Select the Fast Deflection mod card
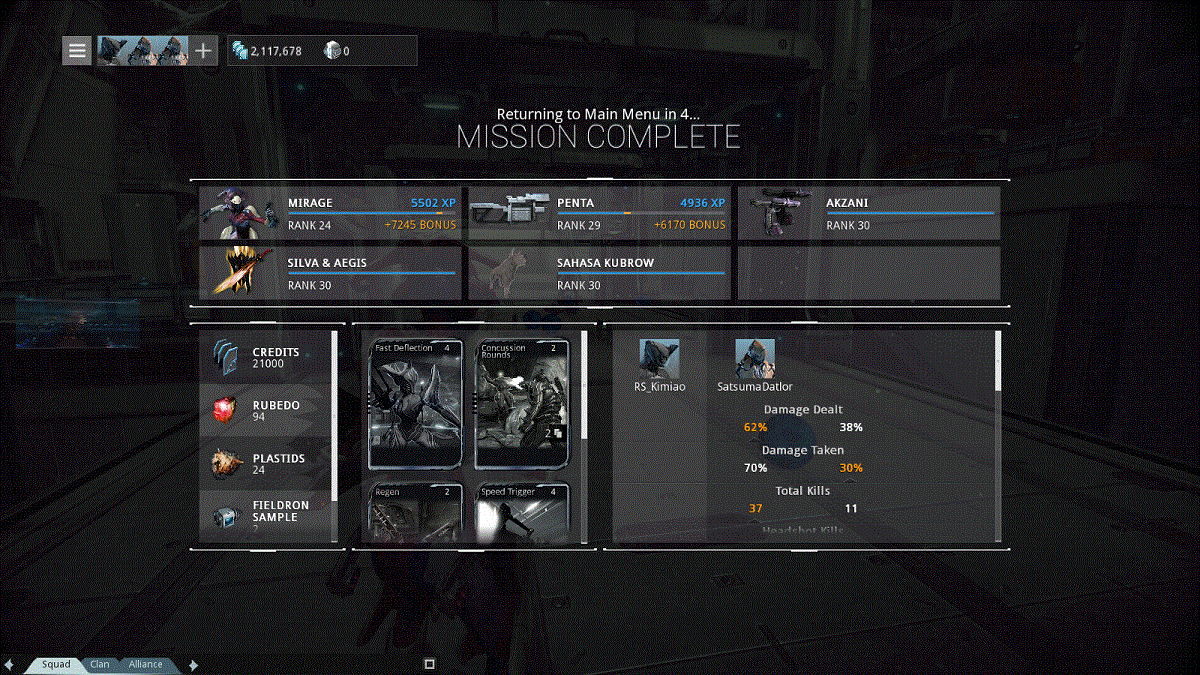 coord(416,404)
